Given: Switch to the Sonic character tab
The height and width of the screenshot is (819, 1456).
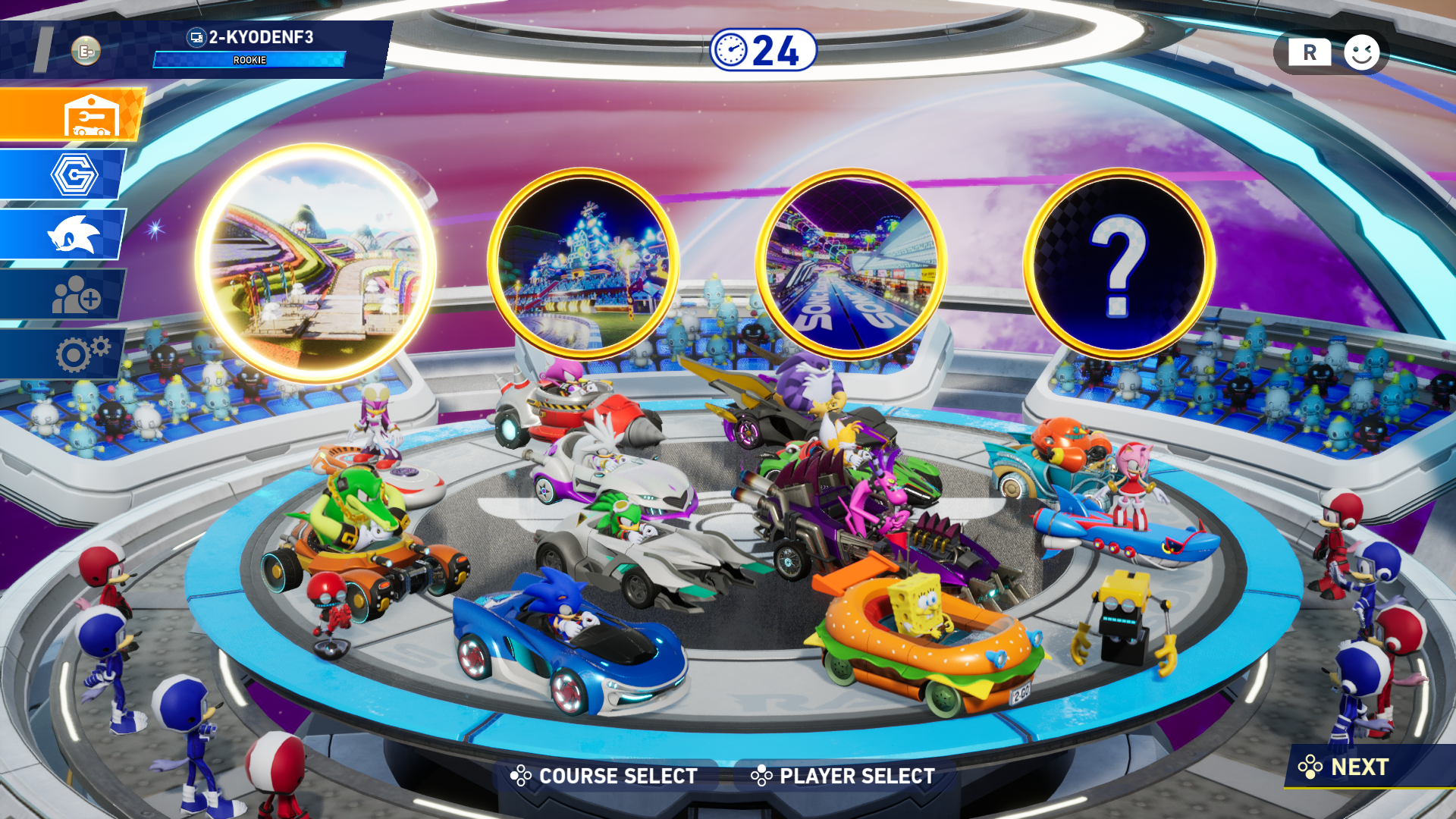Looking at the screenshot, I should click(x=64, y=234).
